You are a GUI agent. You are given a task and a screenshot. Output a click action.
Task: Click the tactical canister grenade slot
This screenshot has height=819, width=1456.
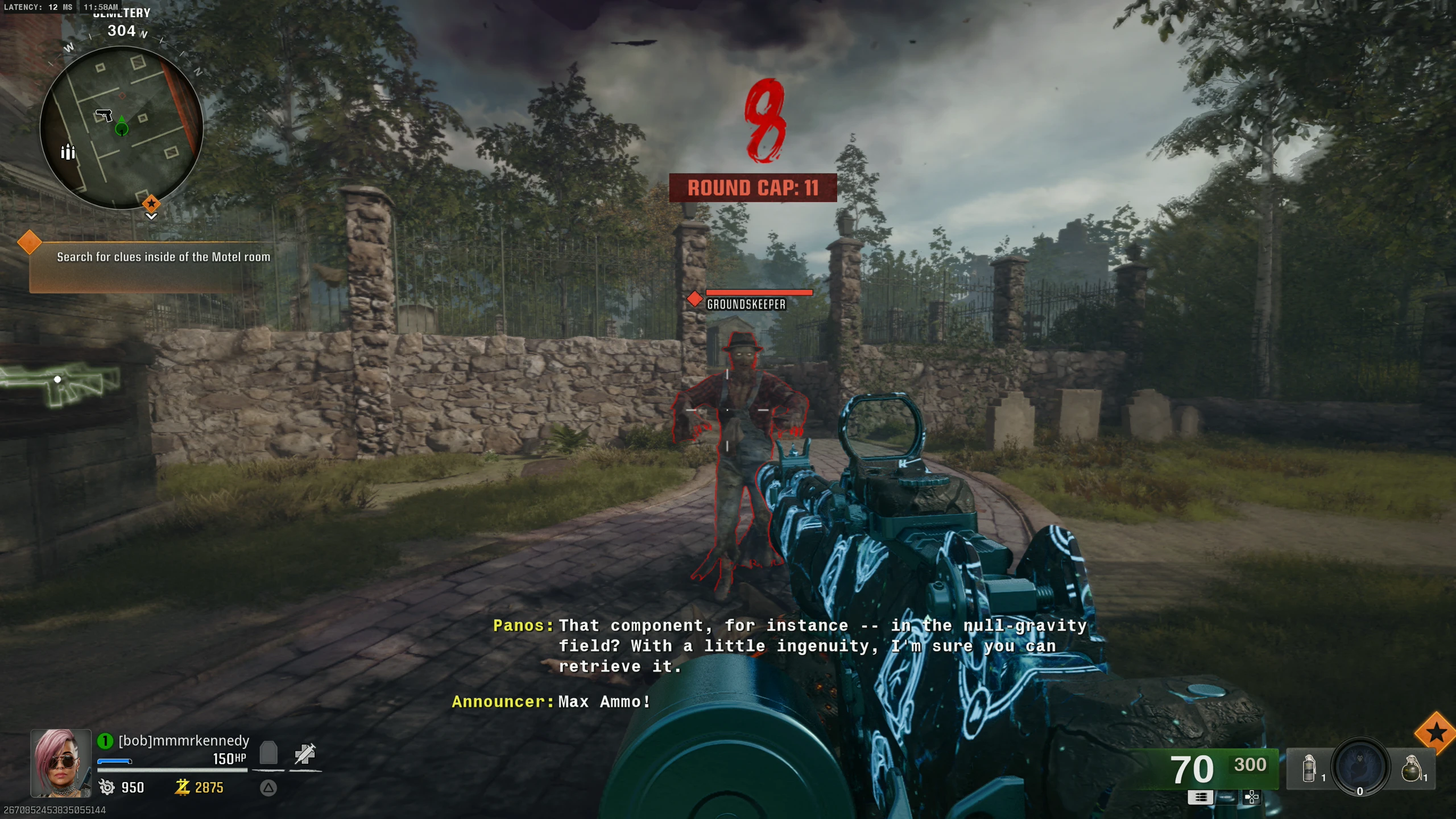[x=1309, y=769]
